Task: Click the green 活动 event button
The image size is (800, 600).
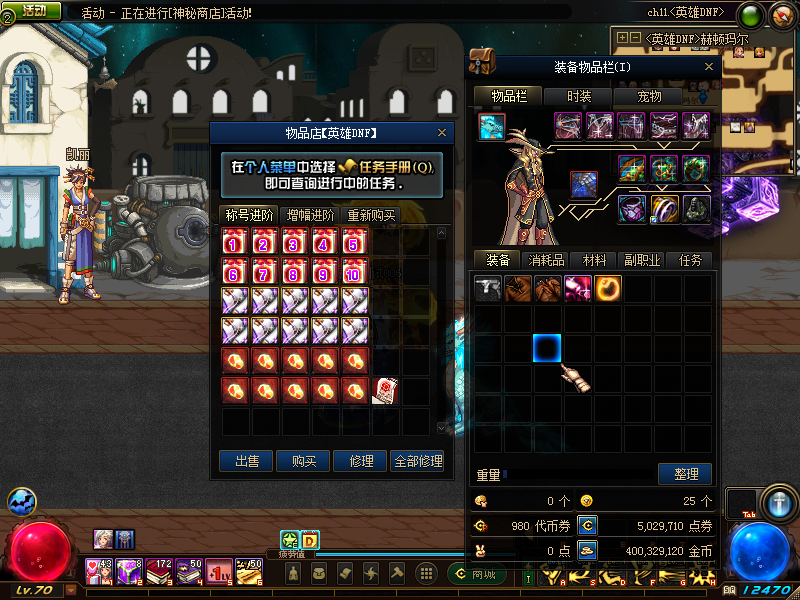Action: tap(34, 10)
